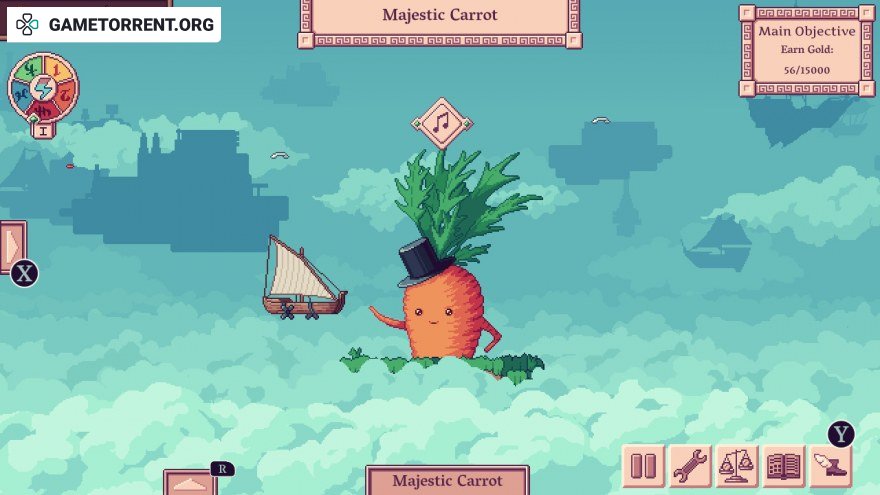The height and width of the screenshot is (495, 880).
Task: Open the side panel tab on the left edge
Action: tap(12, 246)
